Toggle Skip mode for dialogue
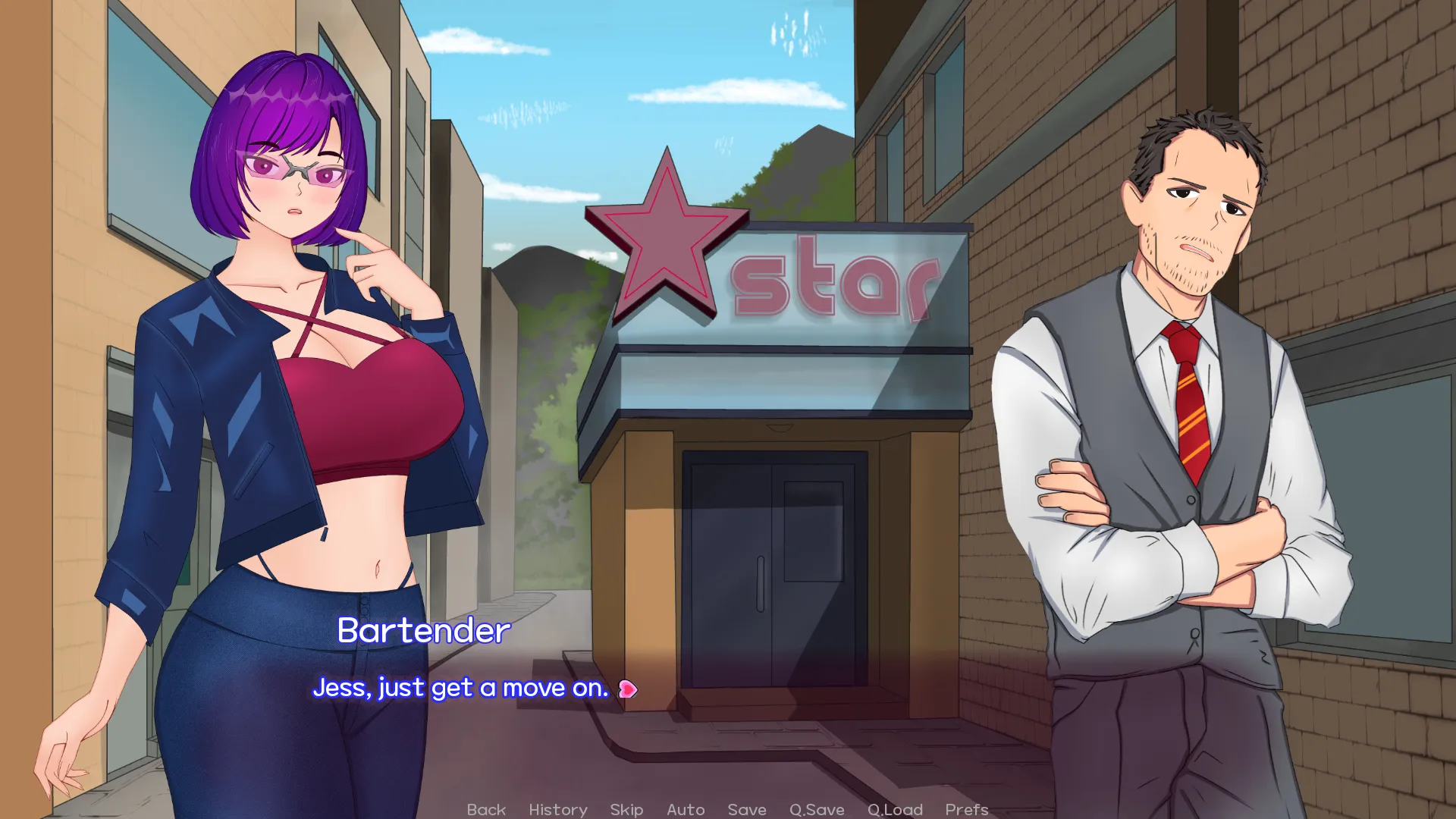Viewport: 1456px width, 819px height. (626, 809)
